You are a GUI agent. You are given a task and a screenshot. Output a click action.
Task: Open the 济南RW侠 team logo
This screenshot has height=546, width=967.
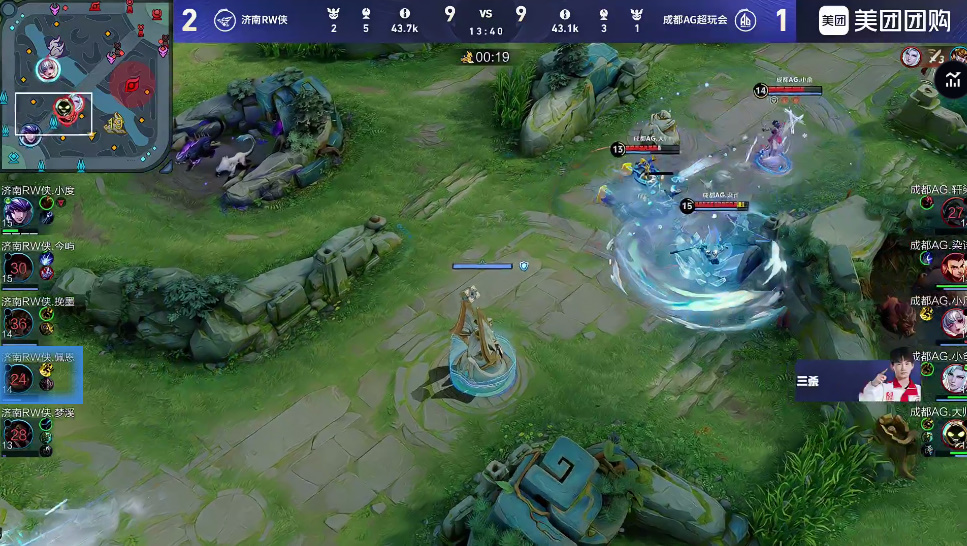pyautogui.click(x=225, y=21)
